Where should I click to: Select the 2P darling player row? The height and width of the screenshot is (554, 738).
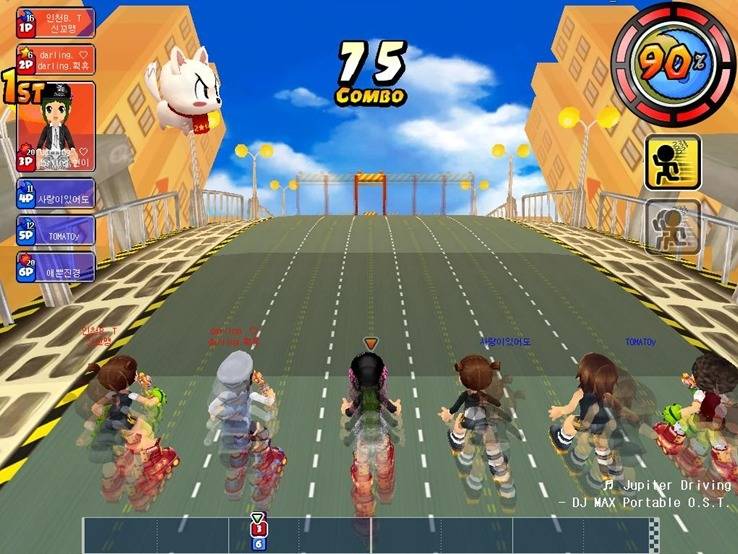click(55, 59)
